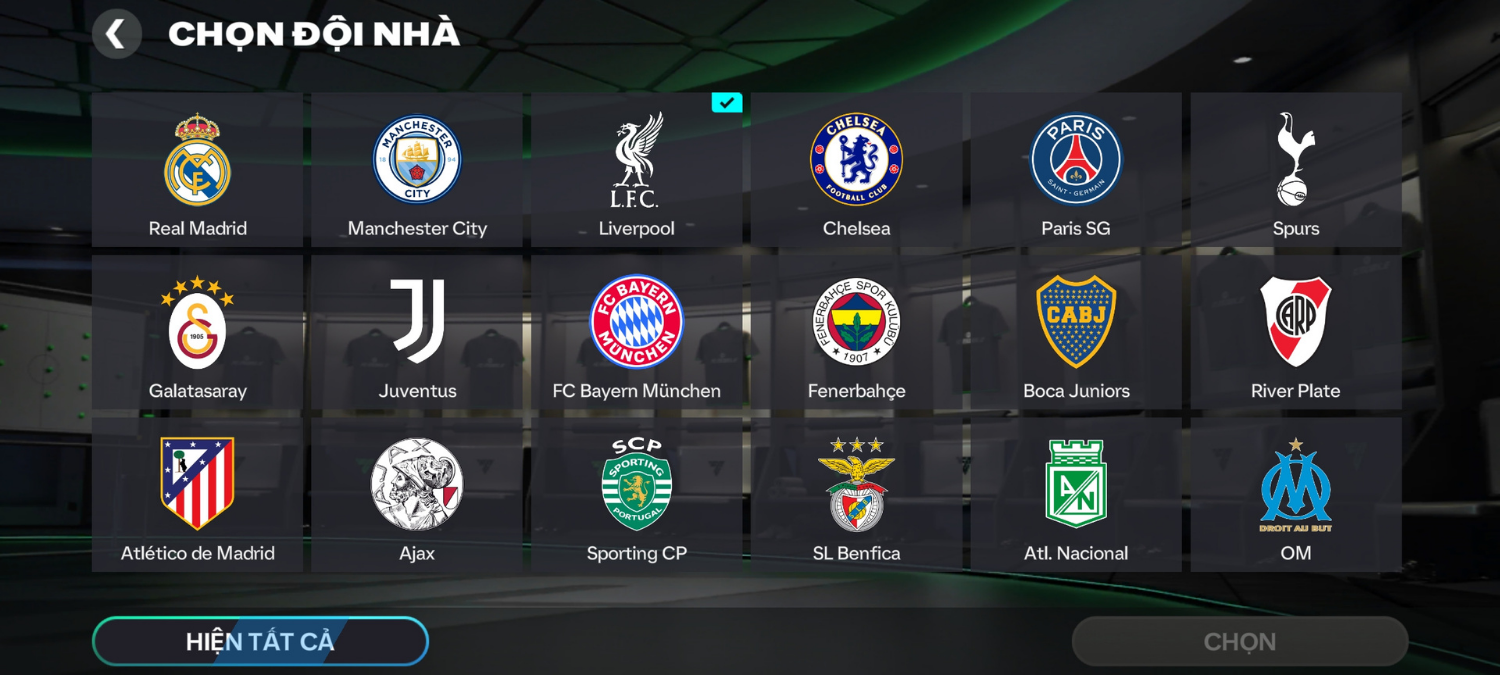The height and width of the screenshot is (675, 1500).
Task: Pick Galatasaray as home team
Action: [197, 332]
